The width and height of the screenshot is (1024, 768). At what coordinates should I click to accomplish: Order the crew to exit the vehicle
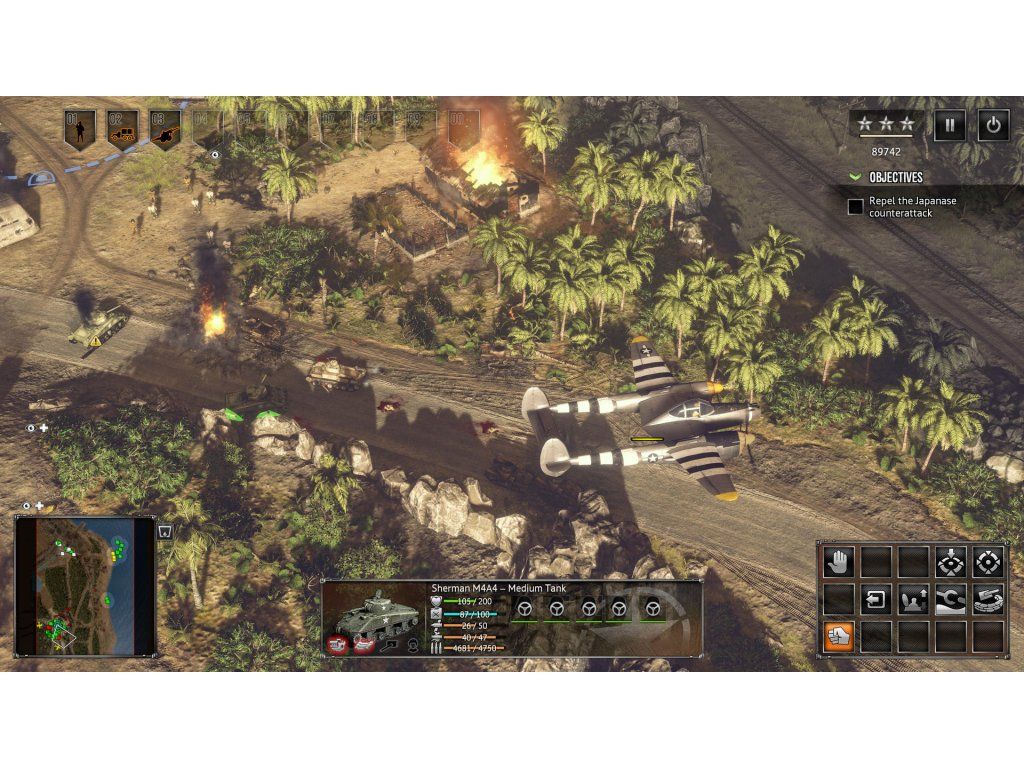[875, 599]
